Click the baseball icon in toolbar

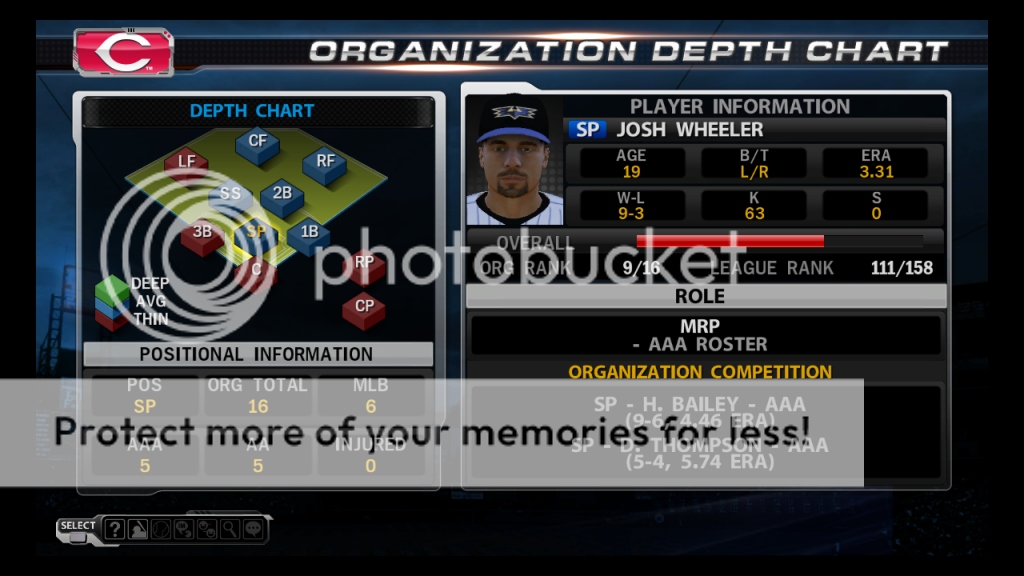click(x=160, y=529)
